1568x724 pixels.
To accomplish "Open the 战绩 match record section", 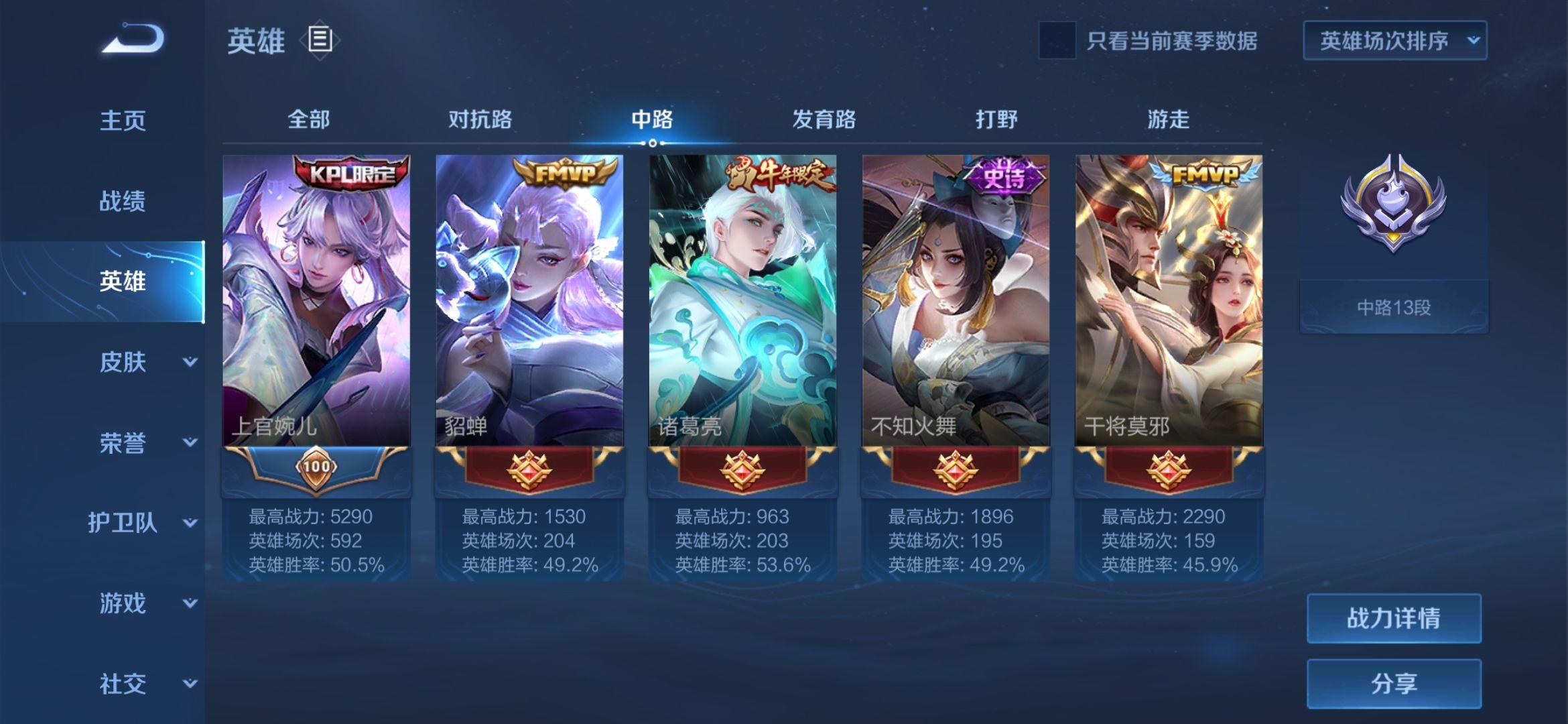I will coord(123,201).
